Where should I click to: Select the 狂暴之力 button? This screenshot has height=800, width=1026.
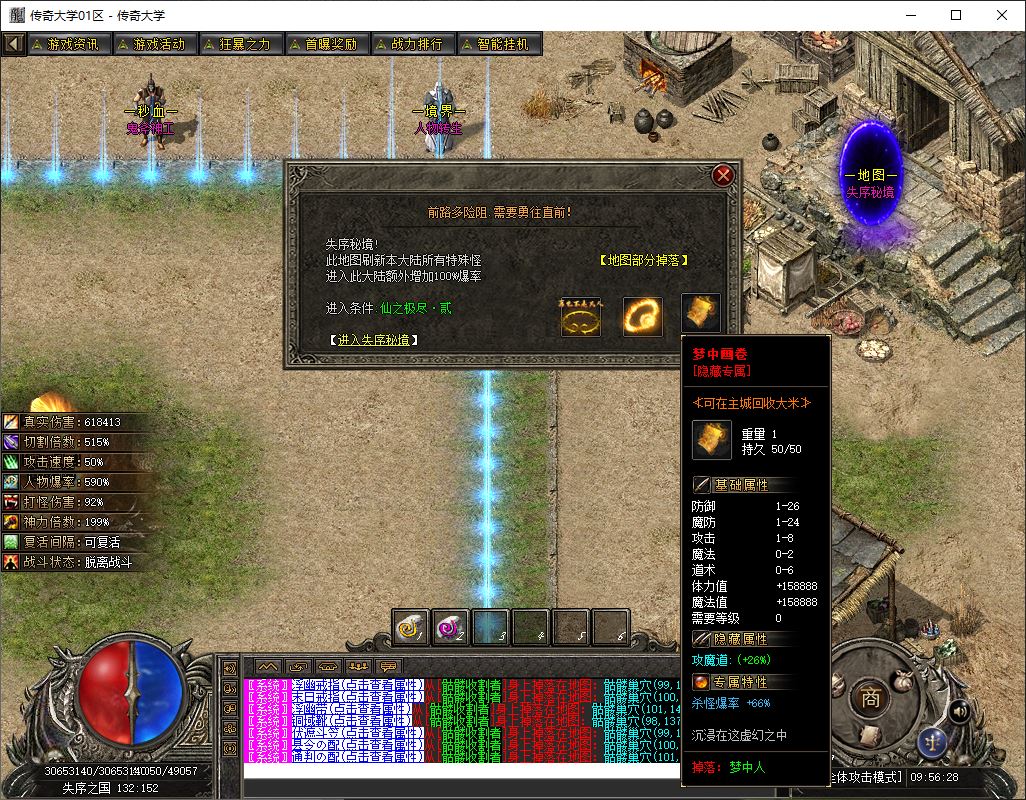point(238,44)
